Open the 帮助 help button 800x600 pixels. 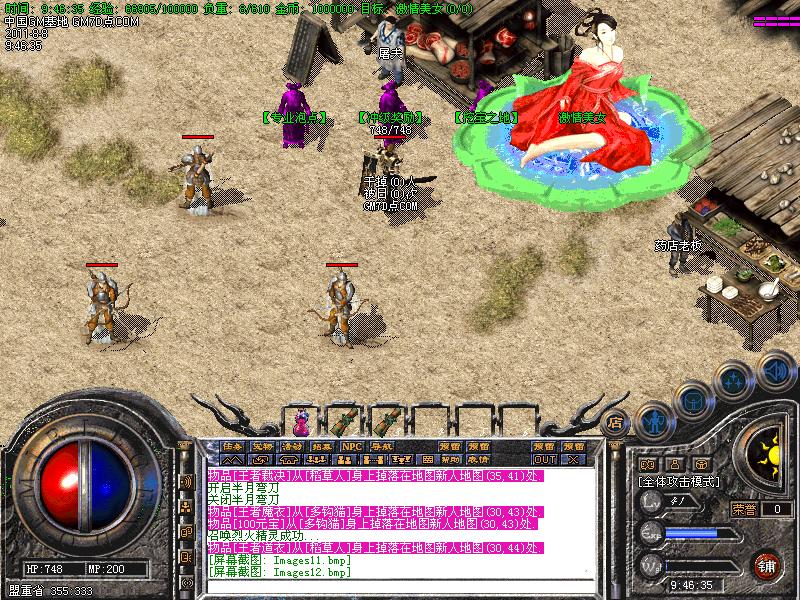450,460
